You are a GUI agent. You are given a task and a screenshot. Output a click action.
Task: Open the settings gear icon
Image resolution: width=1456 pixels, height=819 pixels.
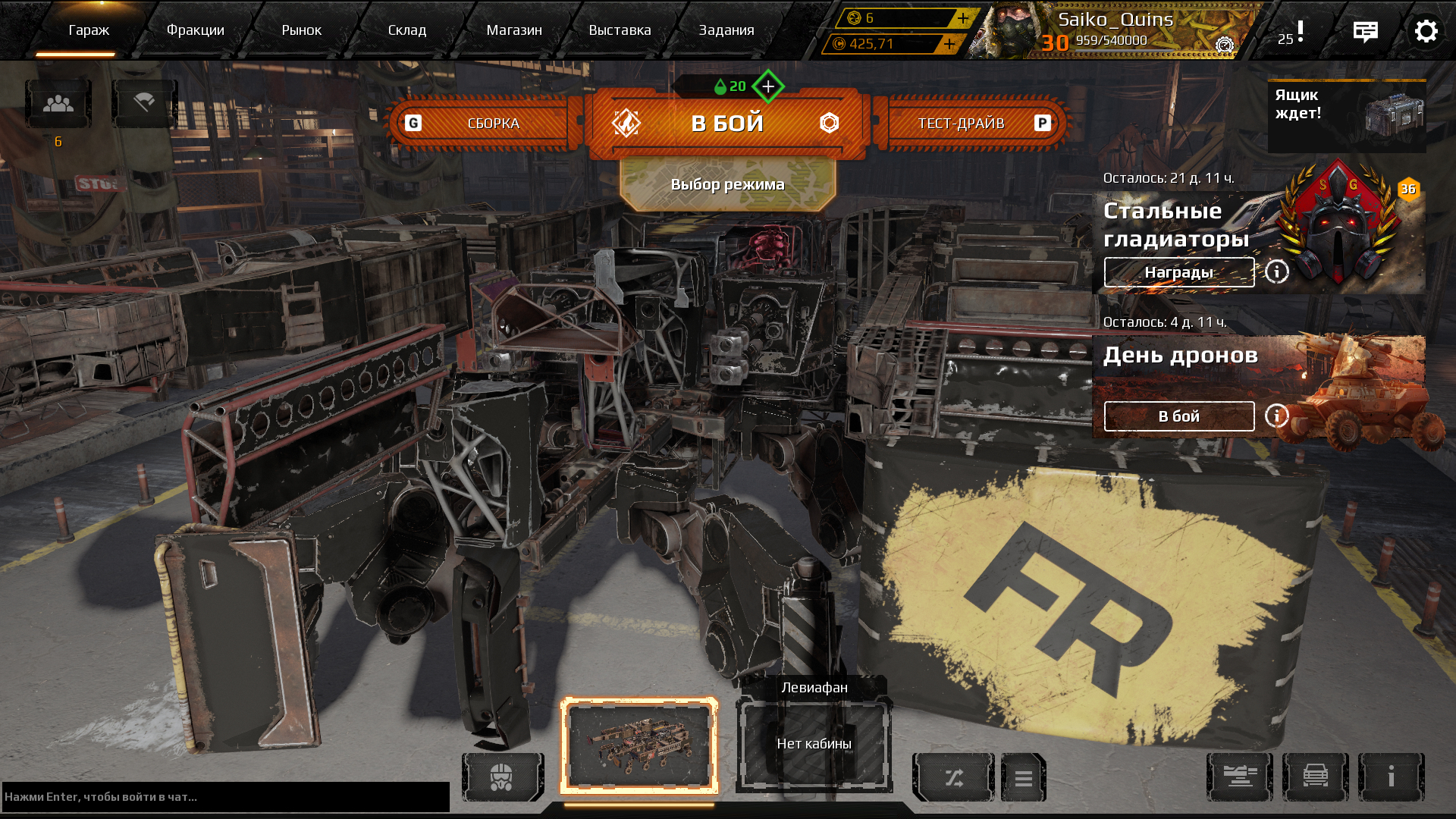click(1426, 31)
